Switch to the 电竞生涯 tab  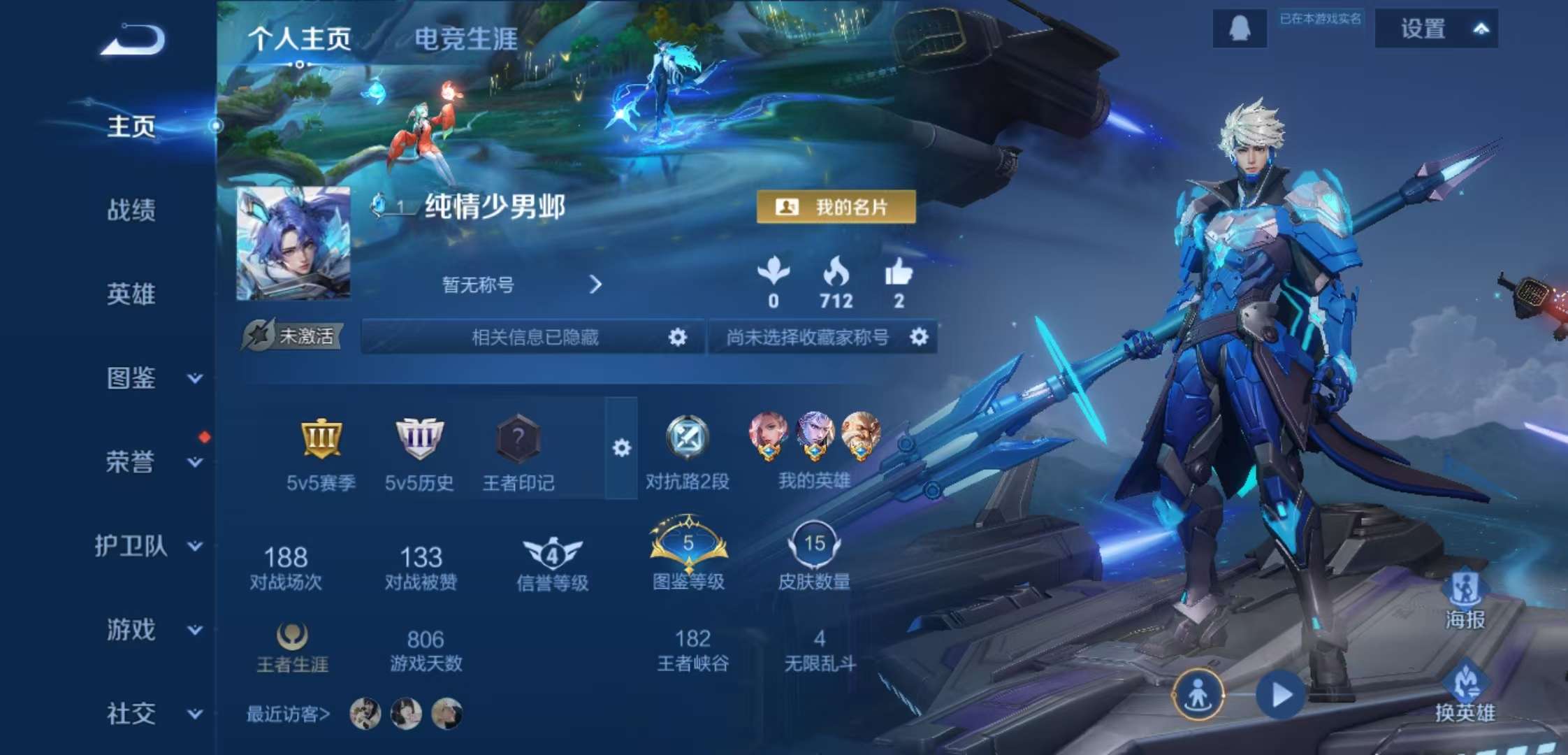465,41
